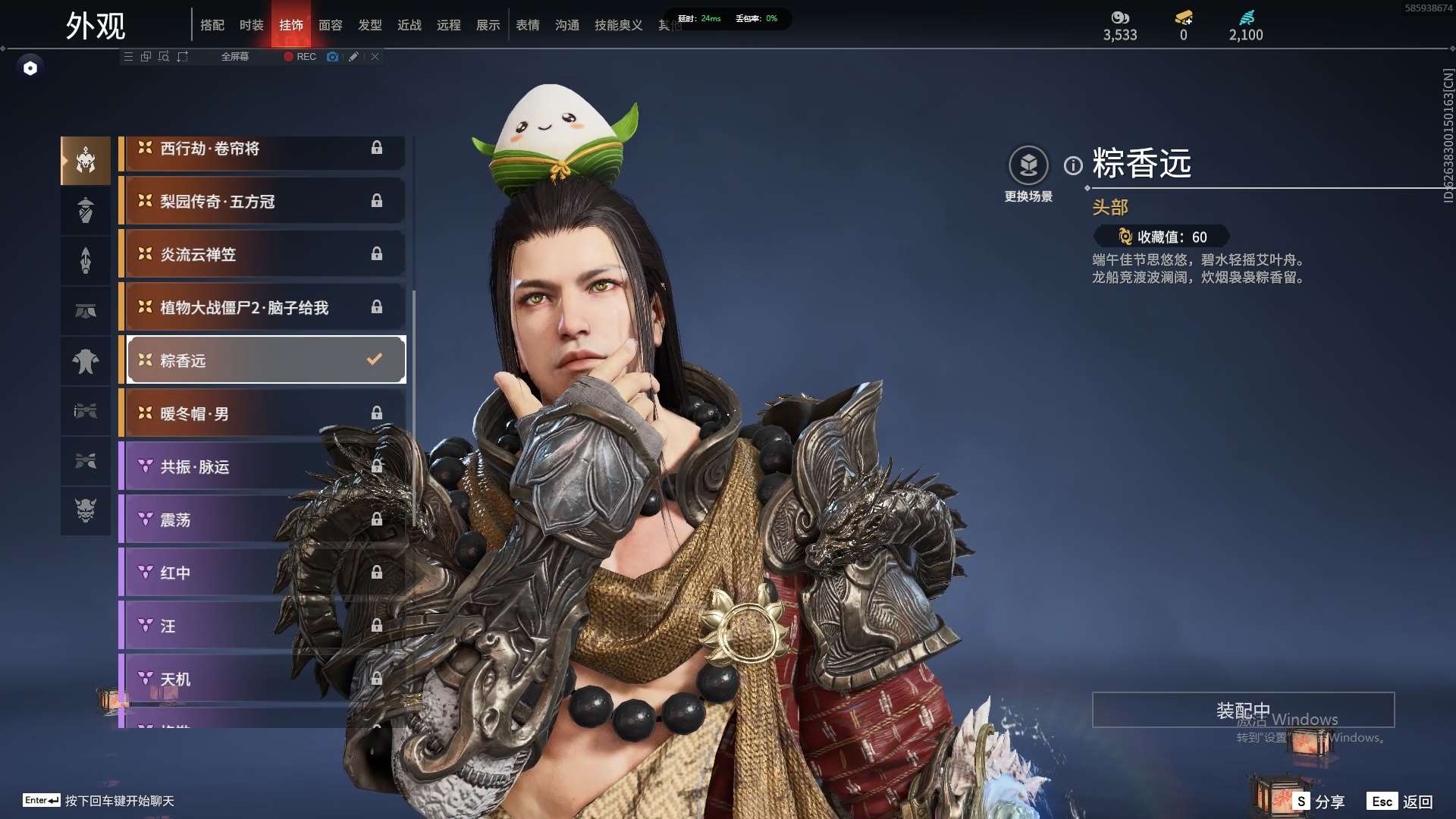Click 返回 to go back
The image size is (1456, 819).
pyautogui.click(x=1401, y=802)
